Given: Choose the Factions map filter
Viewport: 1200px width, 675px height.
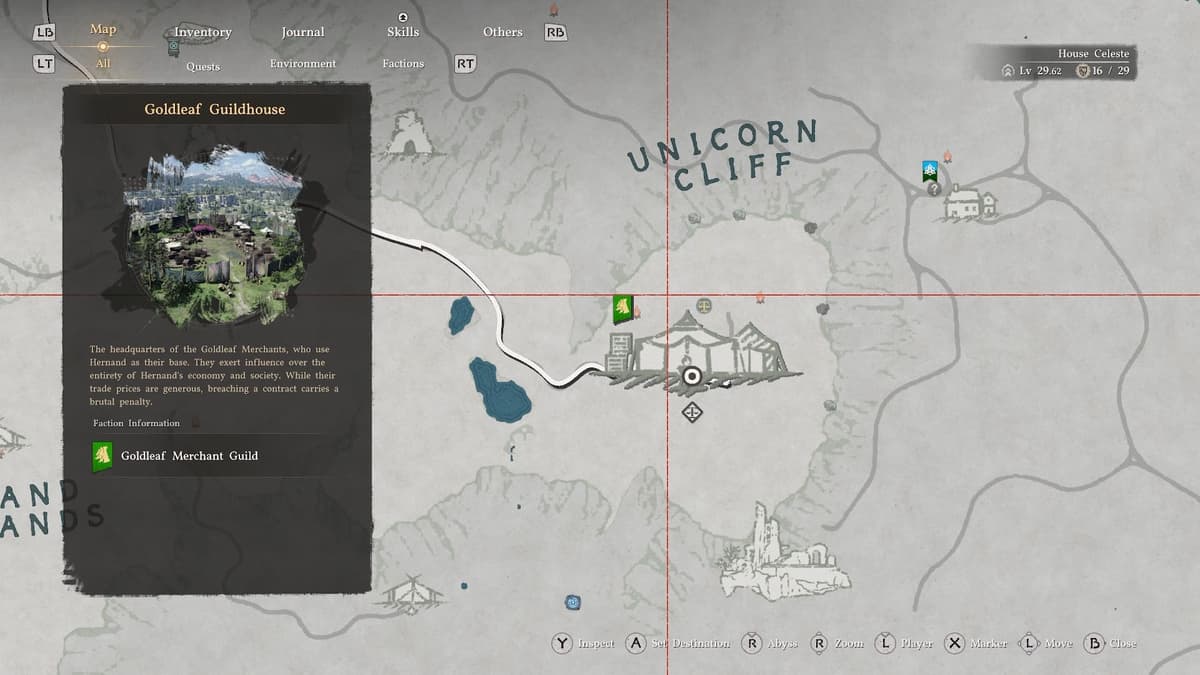Looking at the screenshot, I should tap(403, 64).
